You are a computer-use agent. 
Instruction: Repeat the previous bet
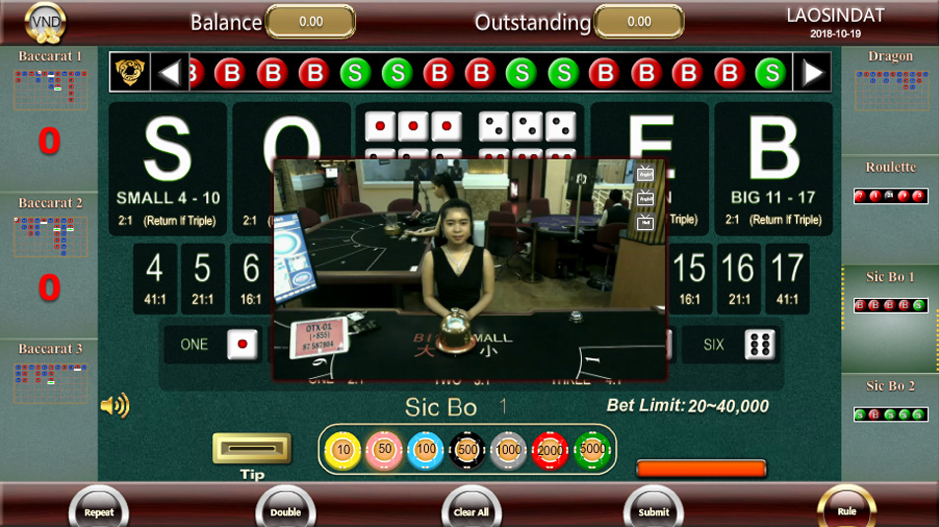point(99,509)
